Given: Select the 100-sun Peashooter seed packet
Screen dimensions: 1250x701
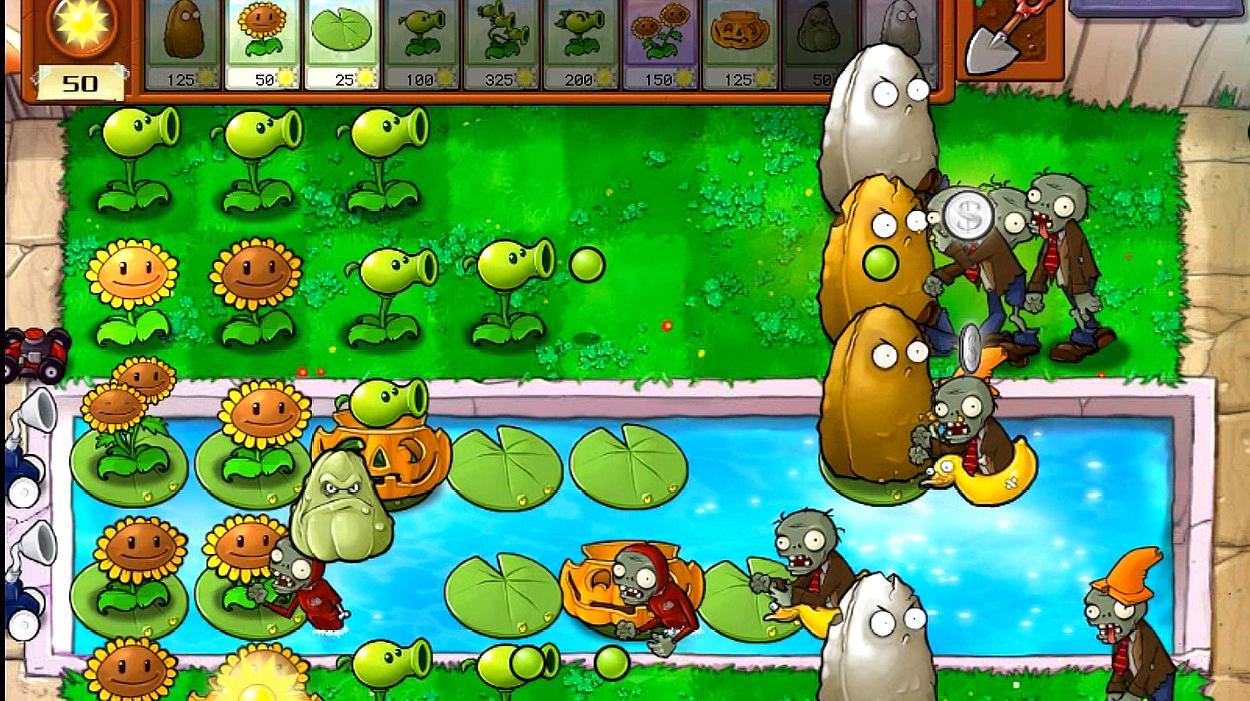Looking at the screenshot, I should pos(421,43).
